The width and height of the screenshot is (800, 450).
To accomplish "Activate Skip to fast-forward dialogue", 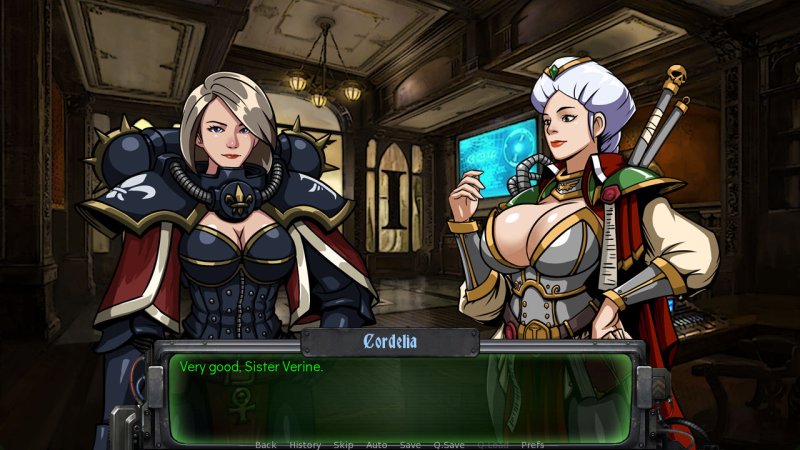I will coord(343,444).
